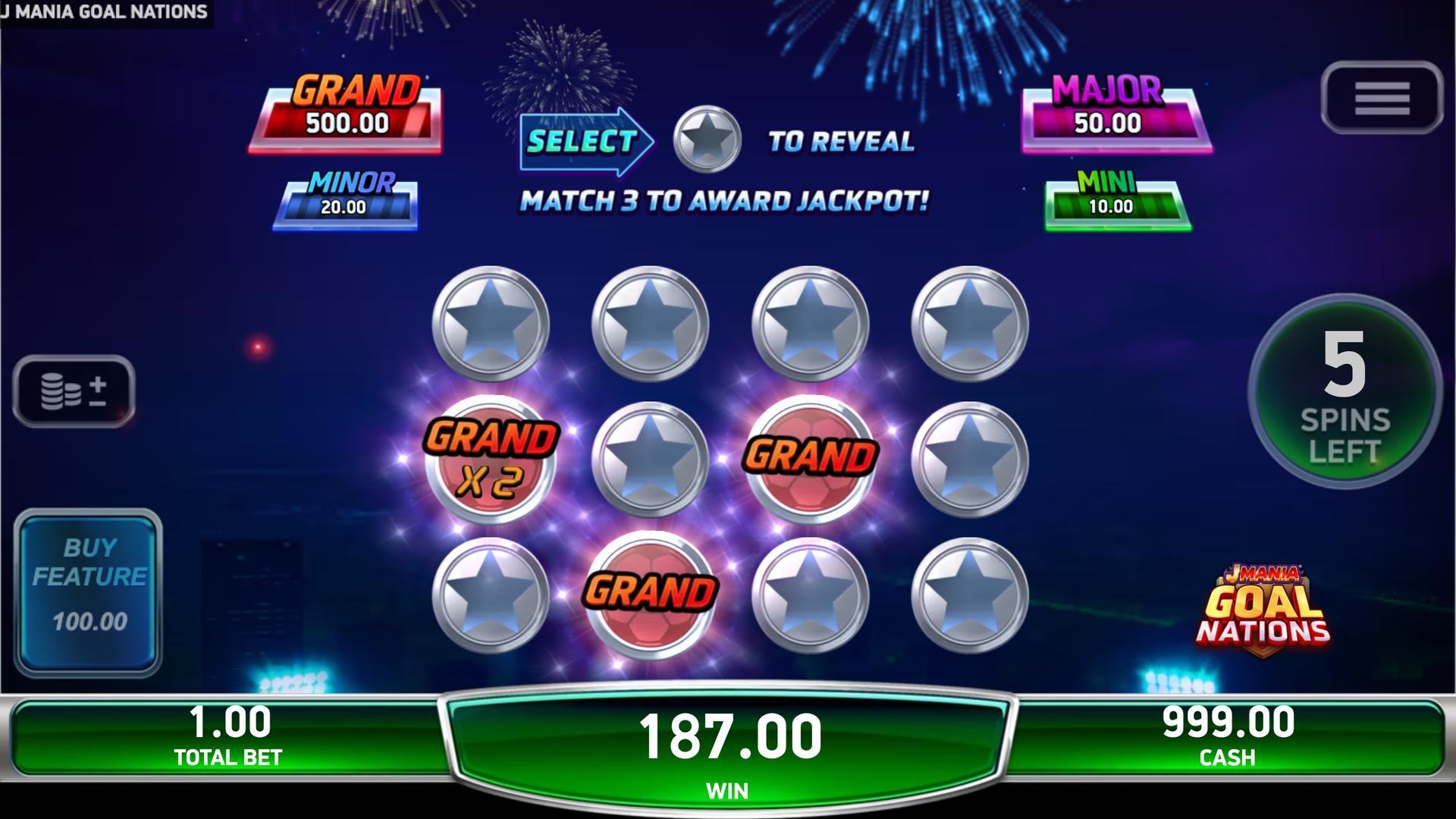Screen dimensions: 1456x819
Task: Click the Buy Feature 100.00 button
Action: pyautogui.click(x=88, y=591)
